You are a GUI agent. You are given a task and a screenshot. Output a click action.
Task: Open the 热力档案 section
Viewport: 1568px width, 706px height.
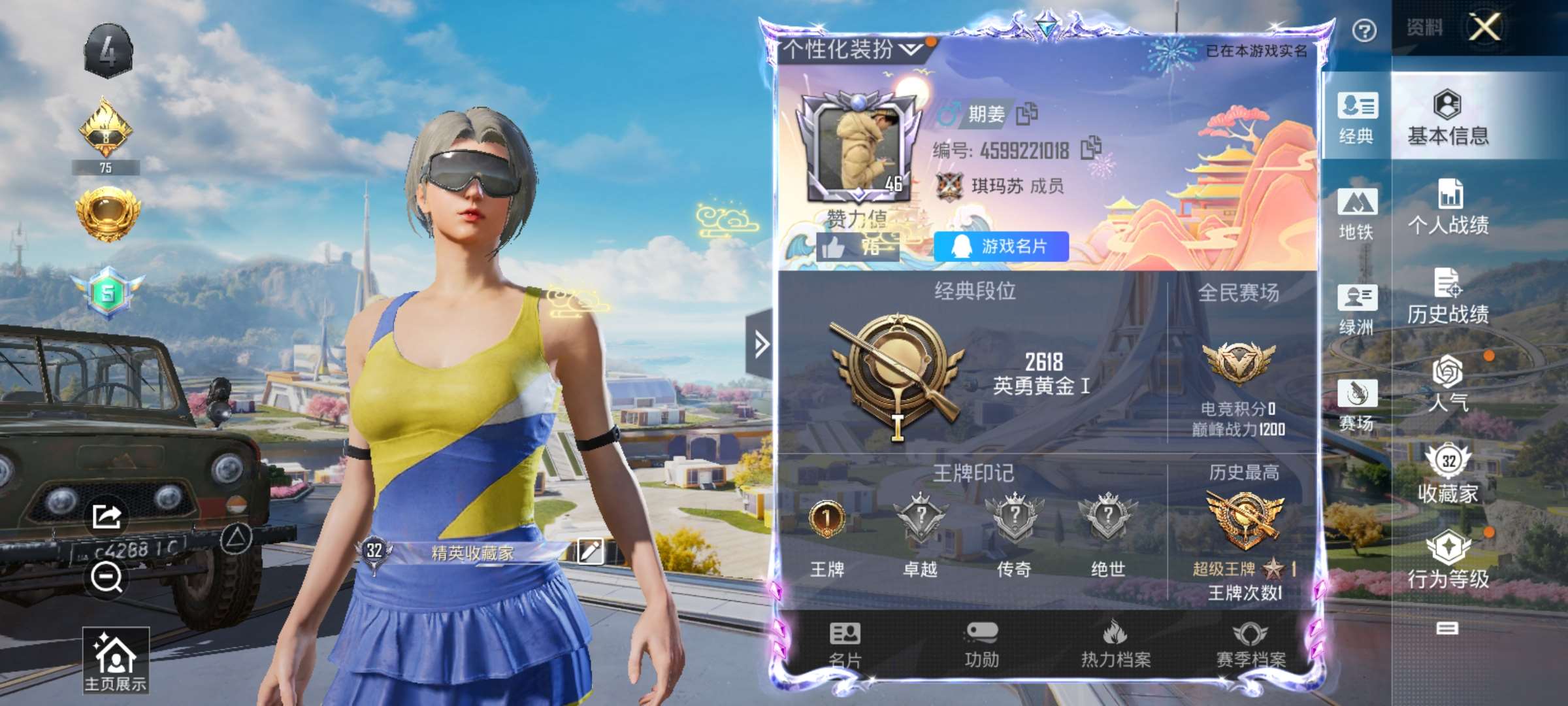coord(1116,645)
